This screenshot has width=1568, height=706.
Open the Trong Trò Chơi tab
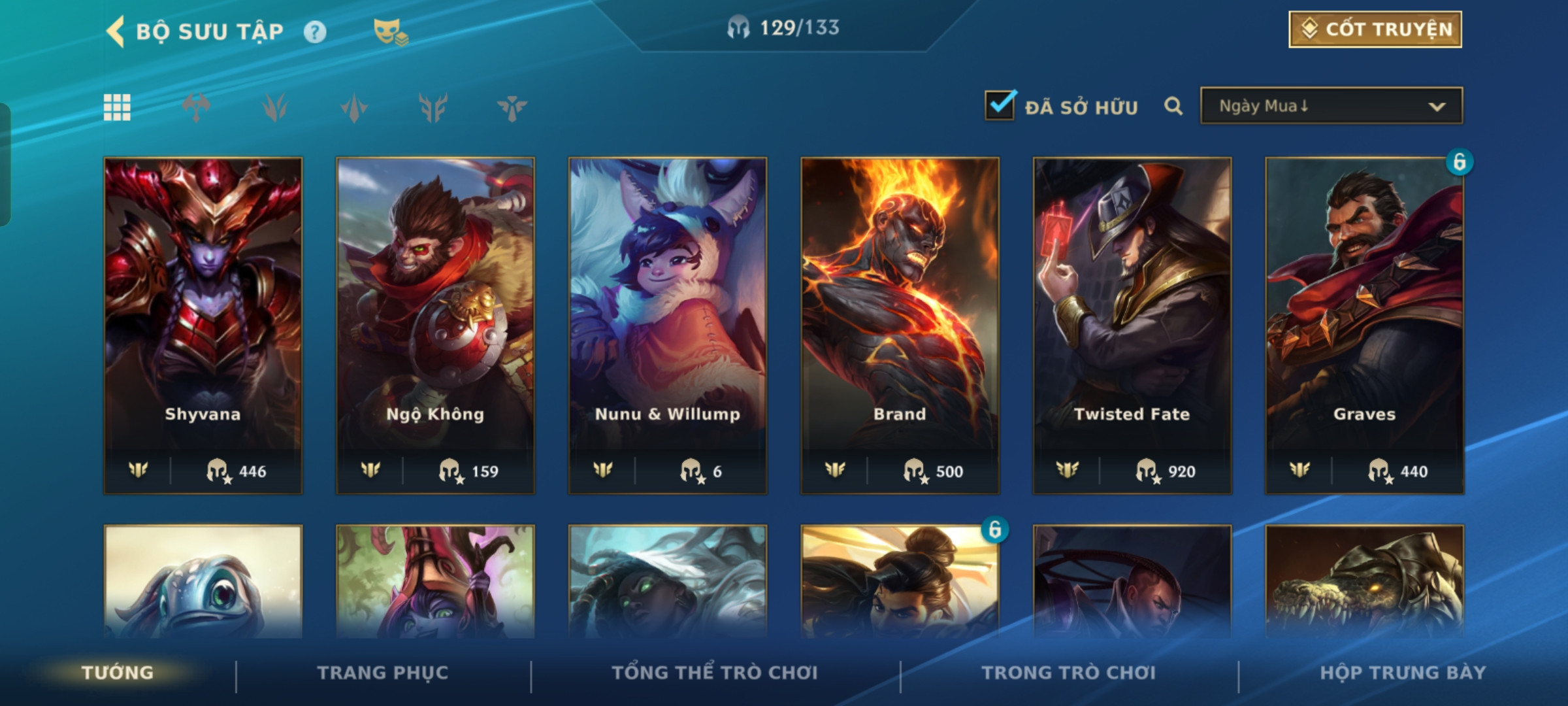1068,673
